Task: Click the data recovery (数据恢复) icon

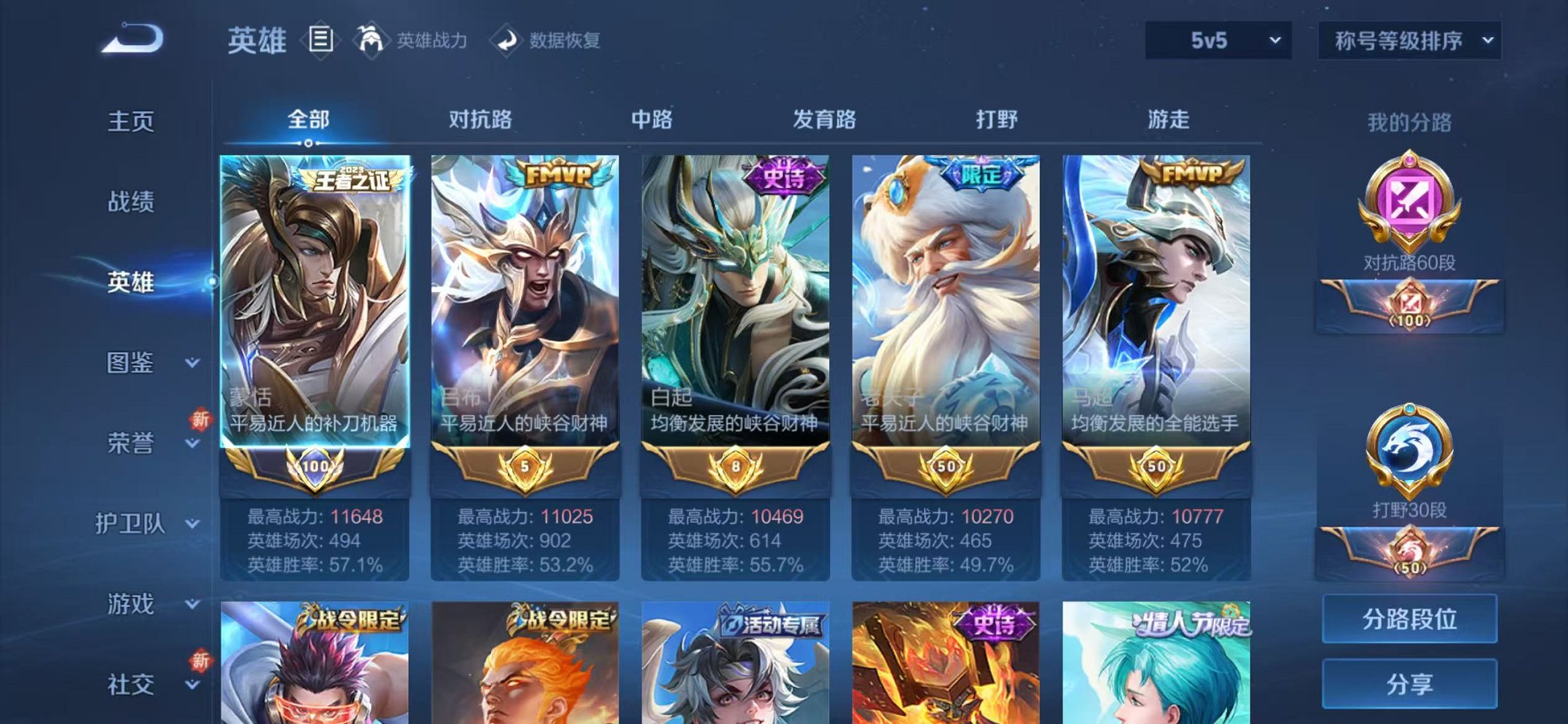Action: (x=508, y=38)
